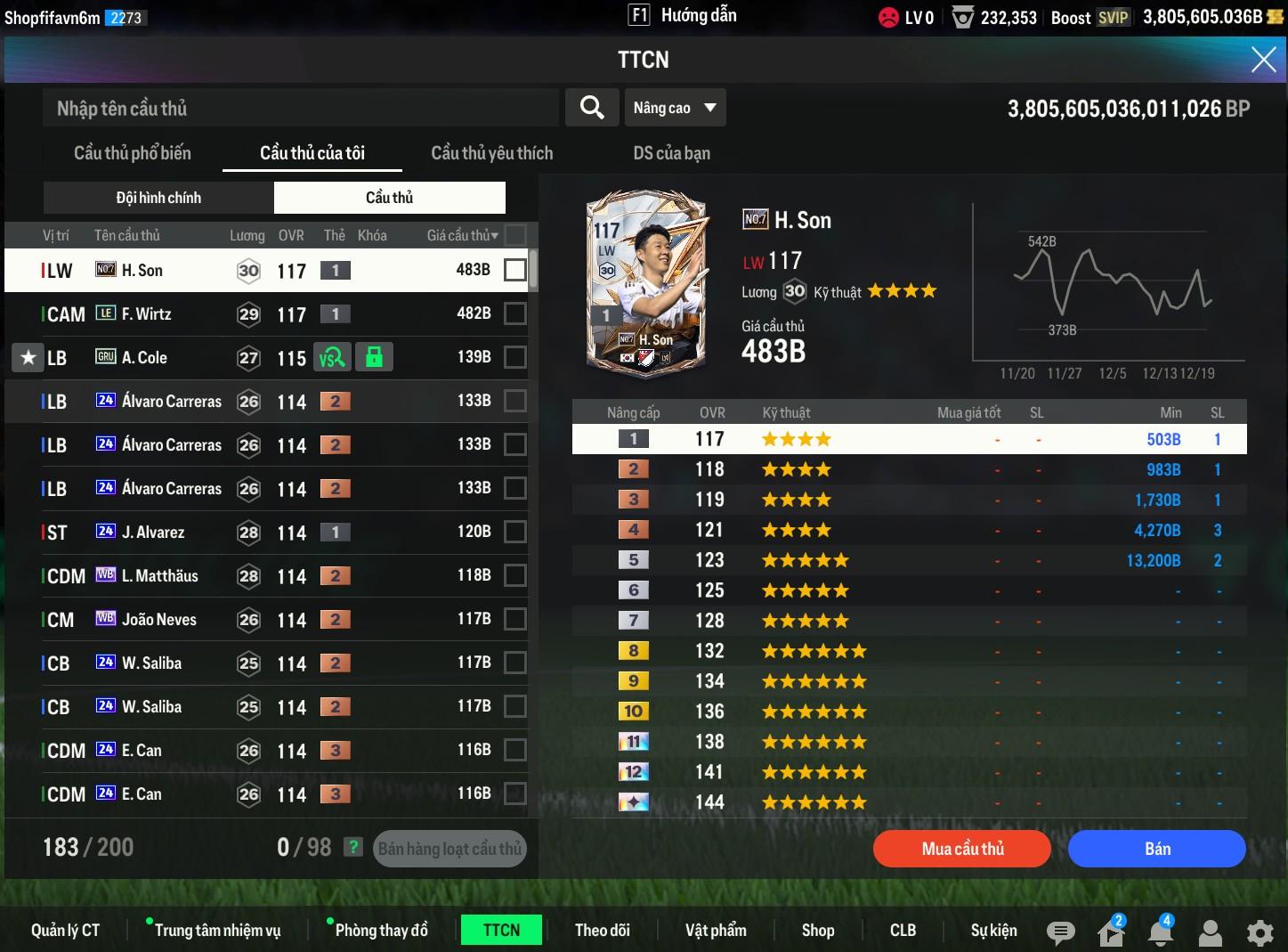This screenshot has width=1288, height=952.
Task: Open the Nâng cao dropdown
Action: click(675, 108)
